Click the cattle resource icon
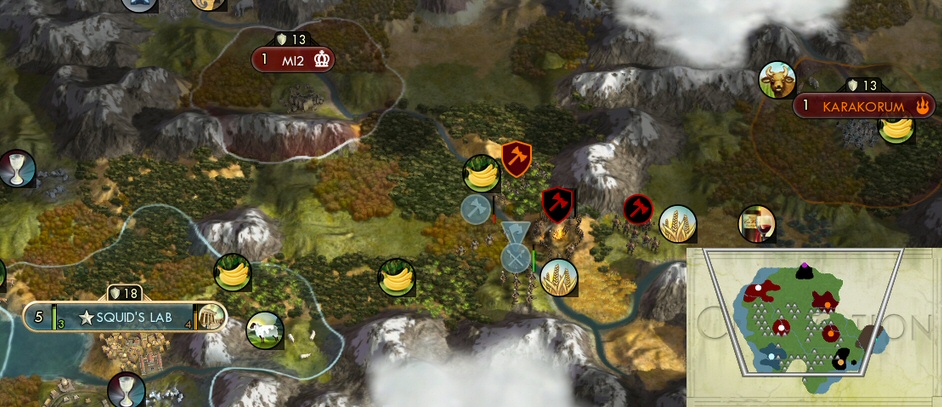The image size is (942, 407). pyautogui.click(x=775, y=80)
